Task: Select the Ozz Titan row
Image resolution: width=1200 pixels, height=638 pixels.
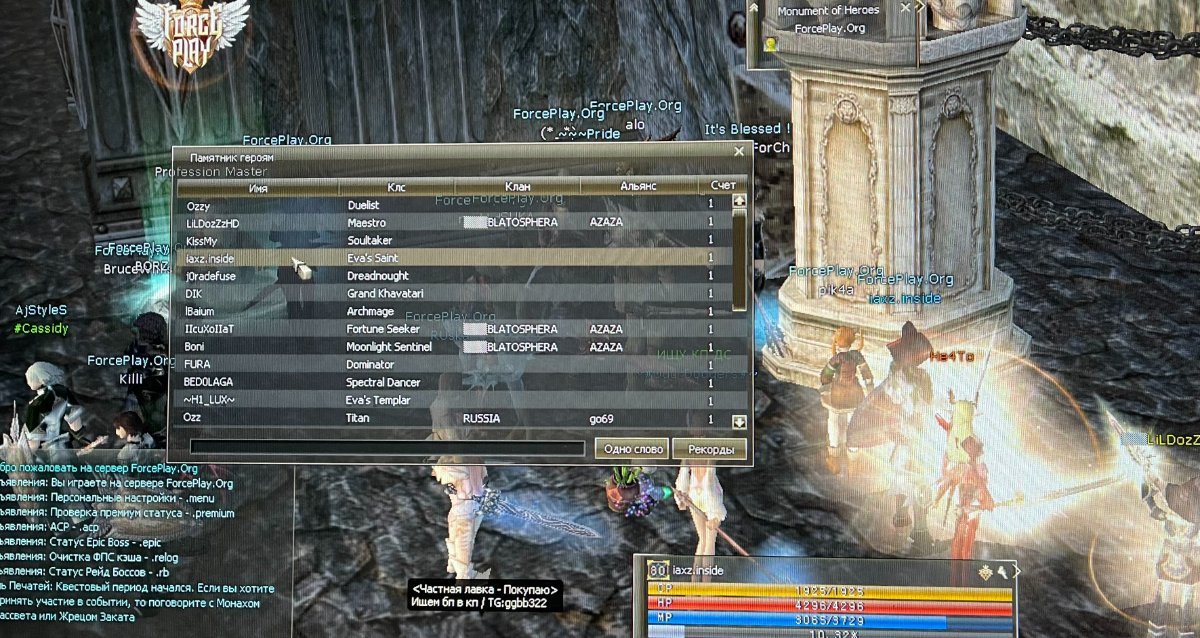Action: coord(450,419)
